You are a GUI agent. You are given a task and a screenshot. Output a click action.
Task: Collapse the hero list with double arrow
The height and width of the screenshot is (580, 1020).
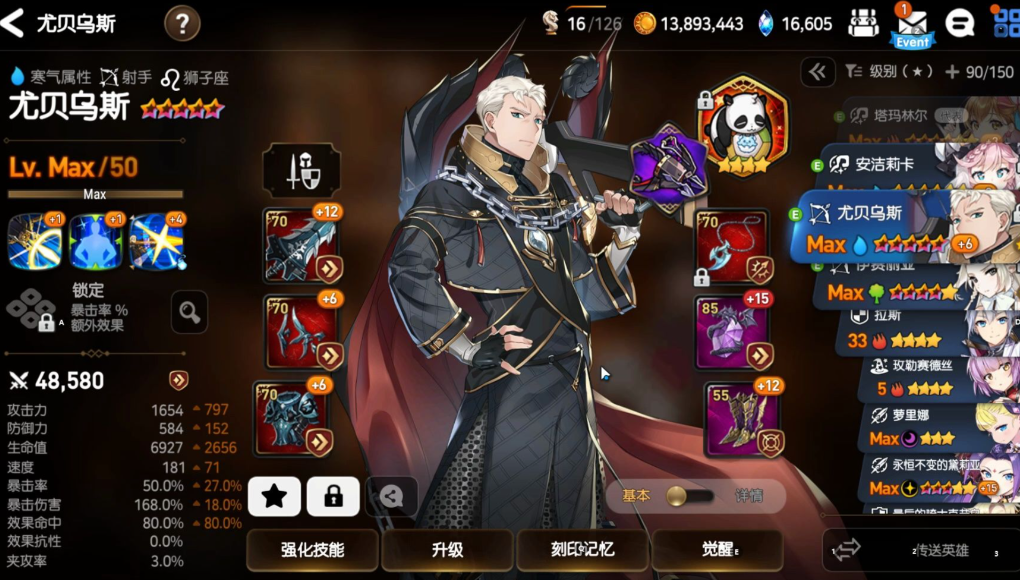tap(817, 71)
